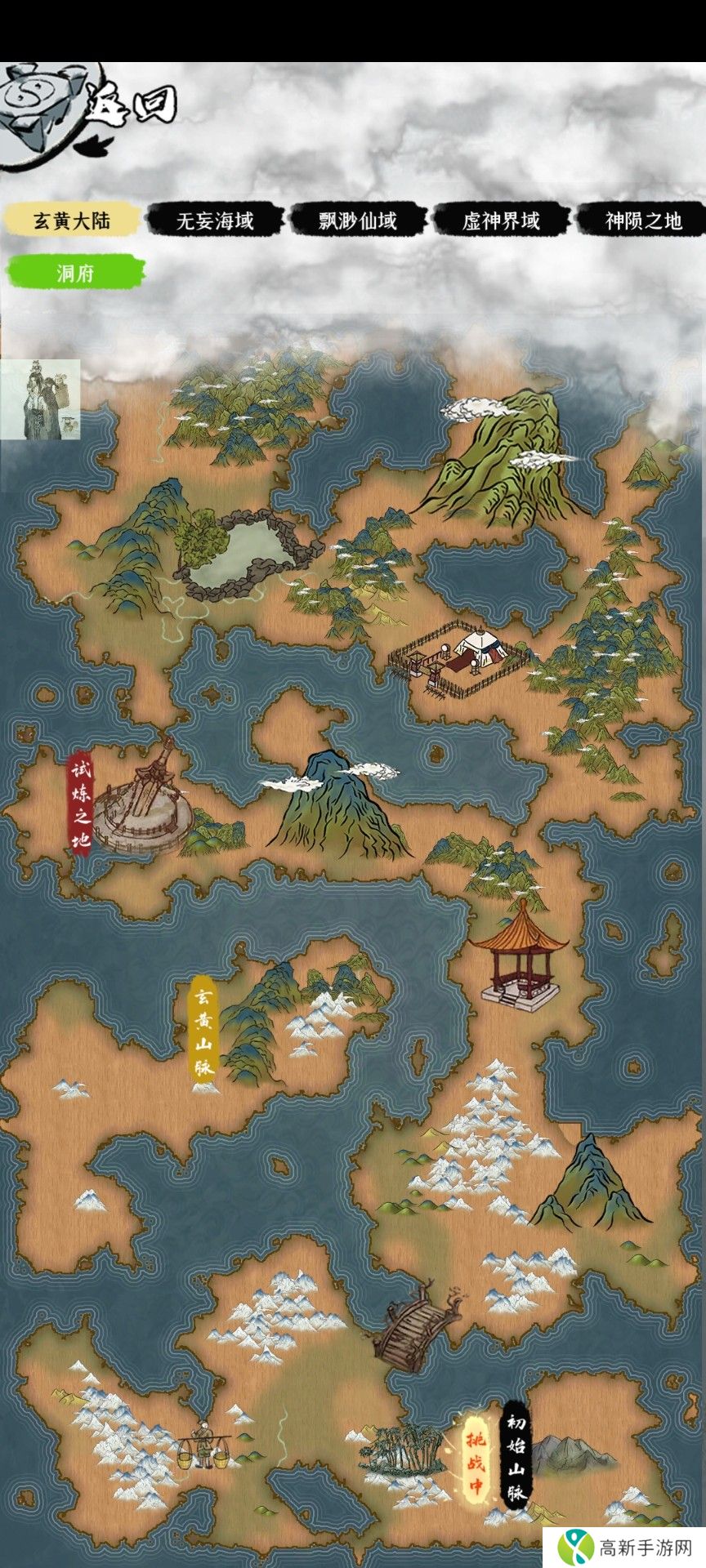Choose the 虚神界域 tab
Screen dimensions: 706x1568
(501, 220)
